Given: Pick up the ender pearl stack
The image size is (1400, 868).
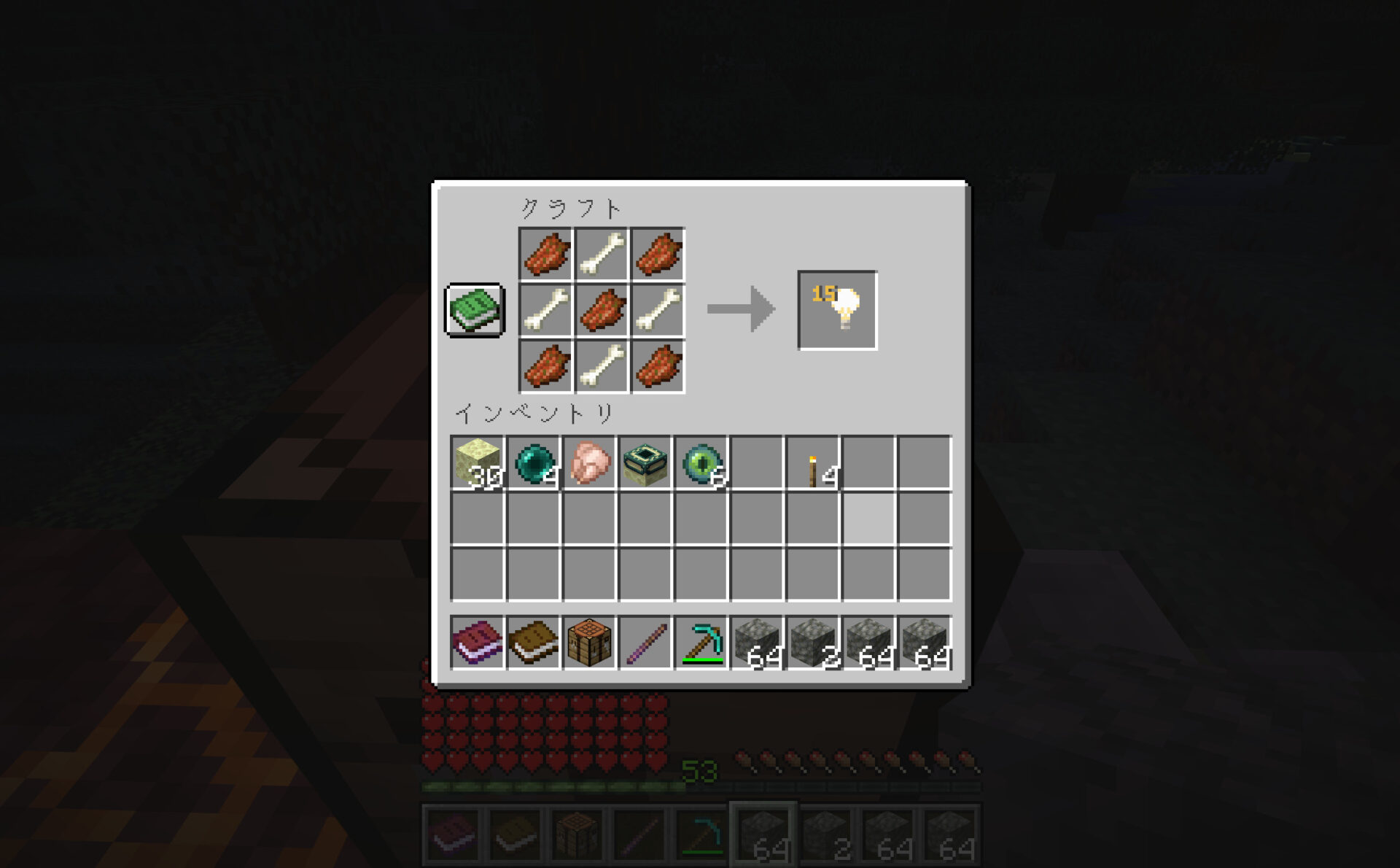Looking at the screenshot, I should [533, 462].
